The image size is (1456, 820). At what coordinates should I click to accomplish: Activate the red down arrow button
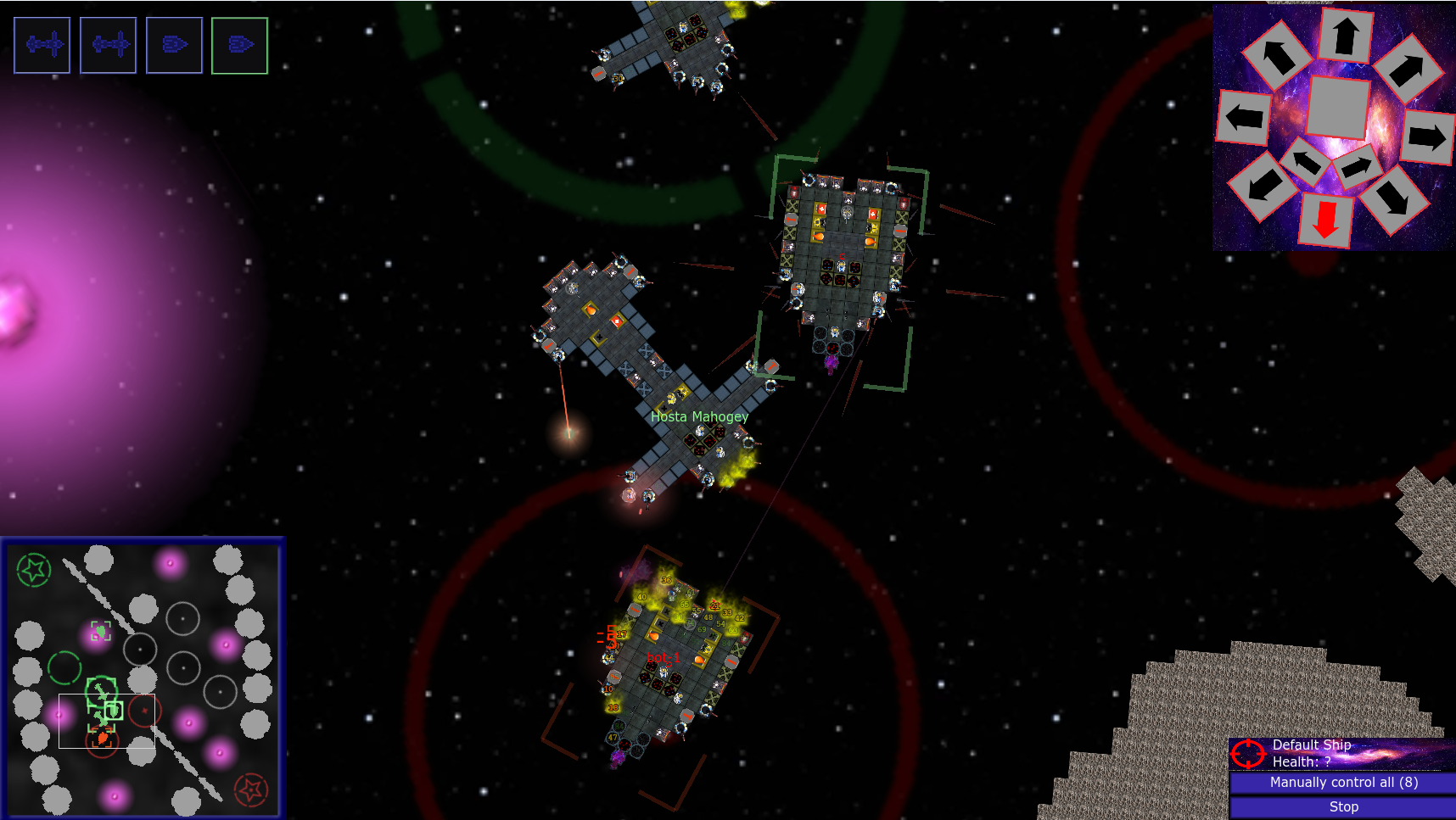click(1325, 220)
